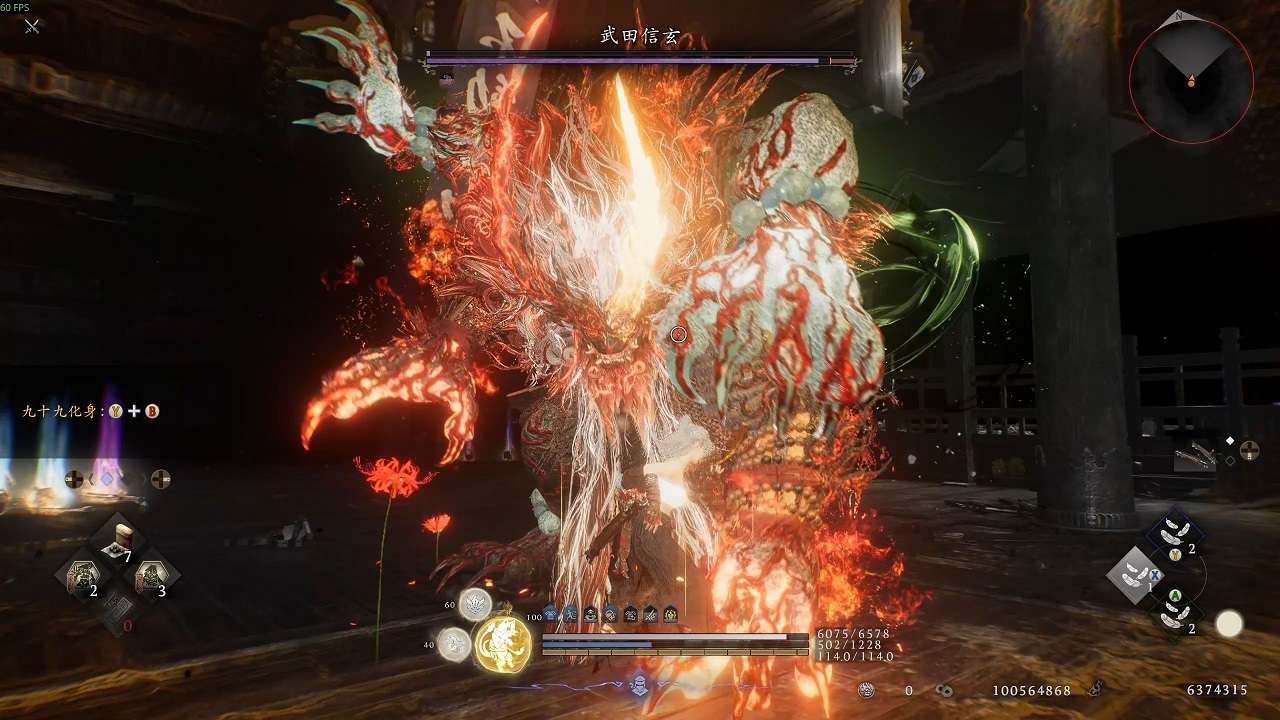The image size is (1280, 720).
Task: Activate the golden cat guardian spirit icon
Action: point(503,641)
